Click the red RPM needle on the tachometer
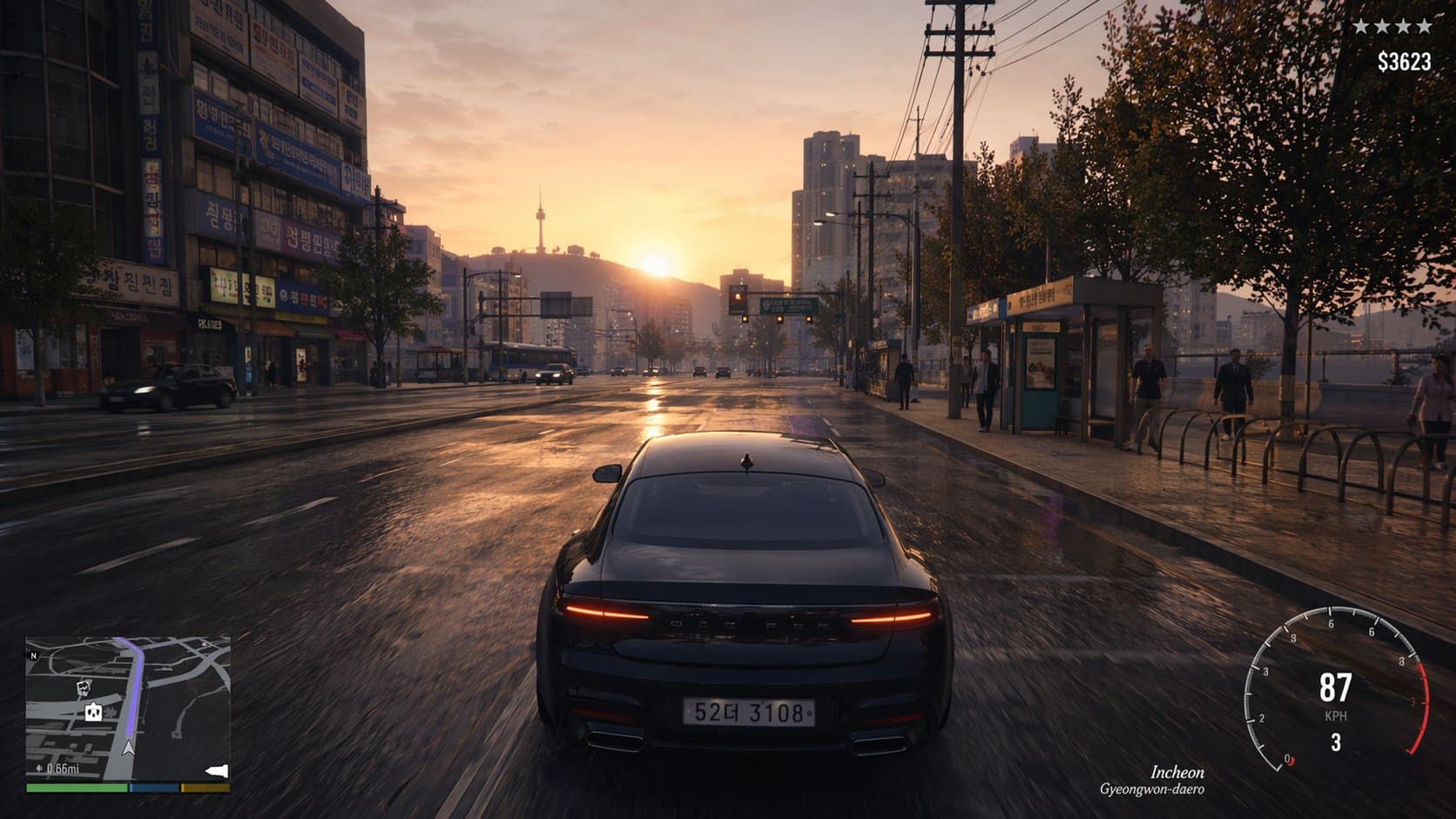This screenshot has width=1456, height=819. [x=1291, y=760]
